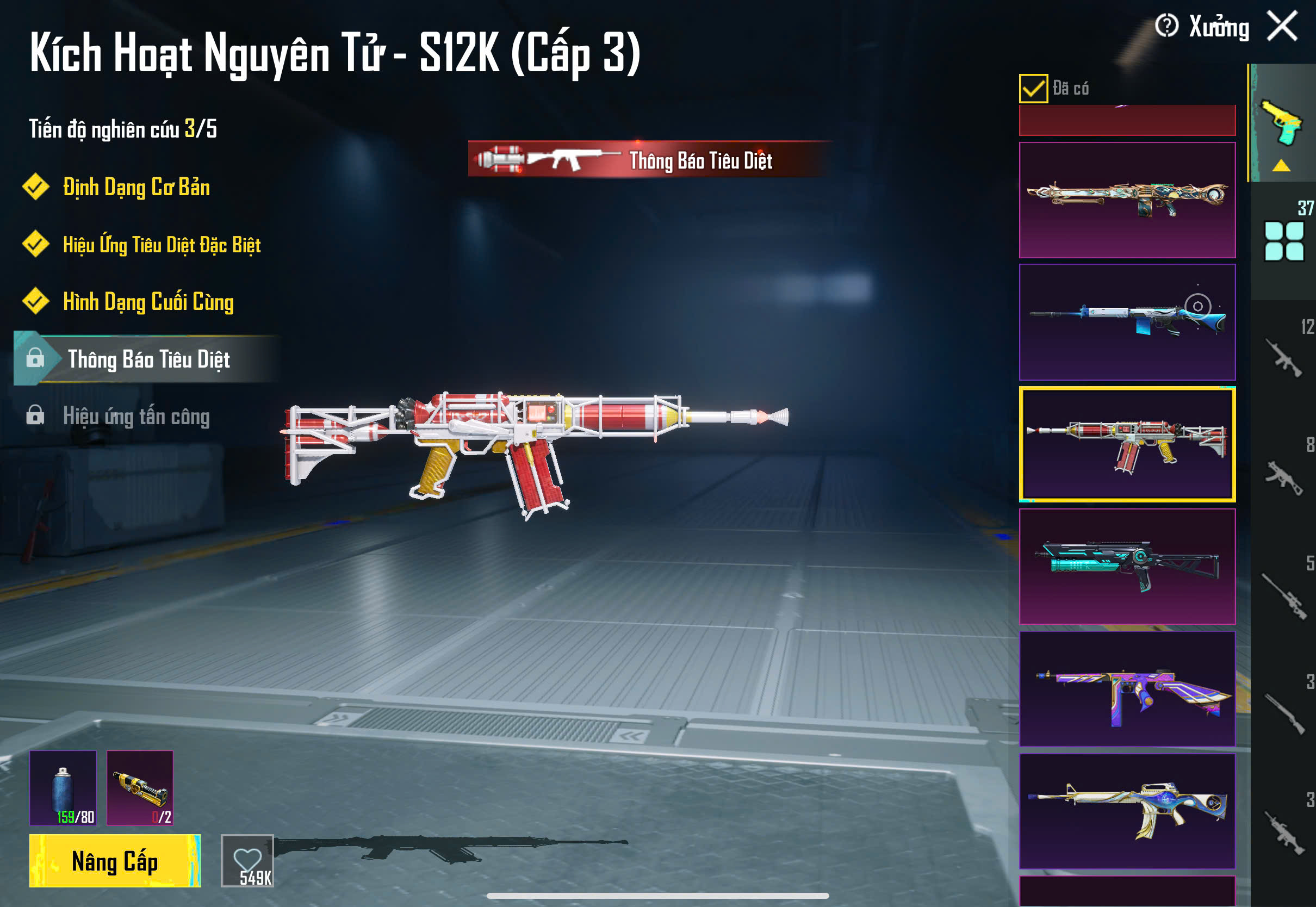
Task: Inspect the yellow gun material slot
Action: 140,788
